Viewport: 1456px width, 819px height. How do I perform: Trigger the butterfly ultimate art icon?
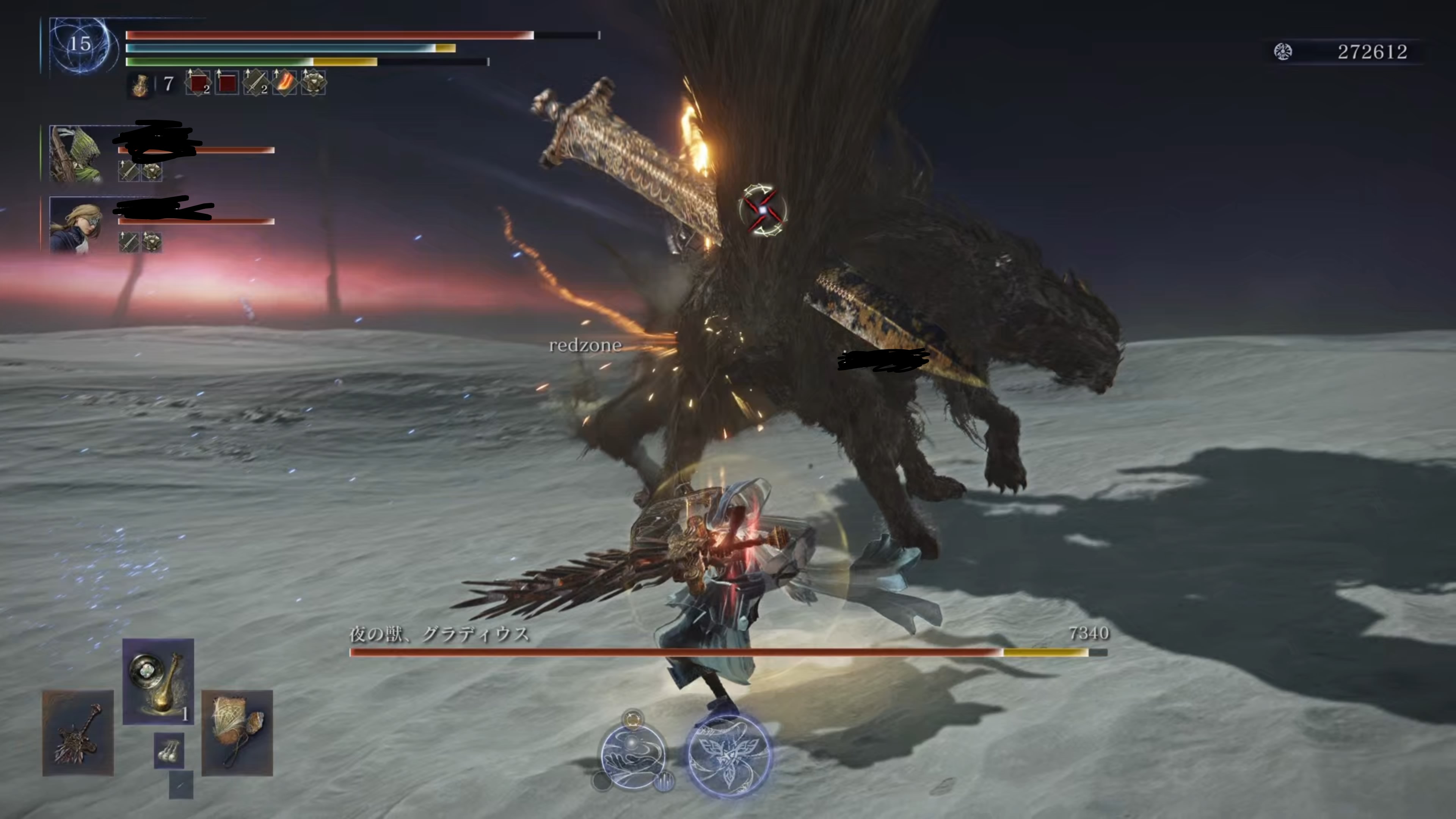click(728, 756)
